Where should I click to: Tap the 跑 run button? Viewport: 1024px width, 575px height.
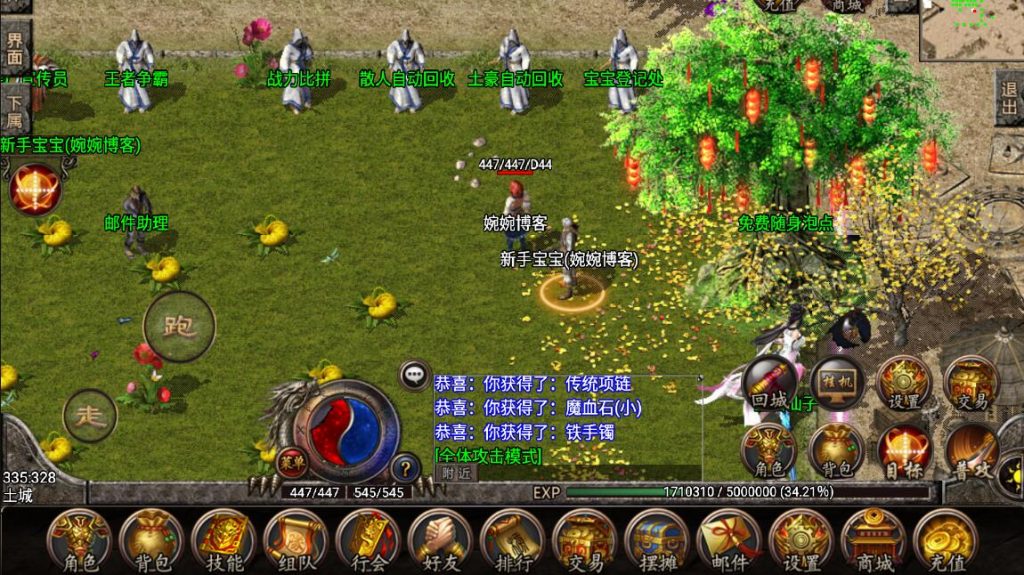pyautogui.click(x=179, y=327)
